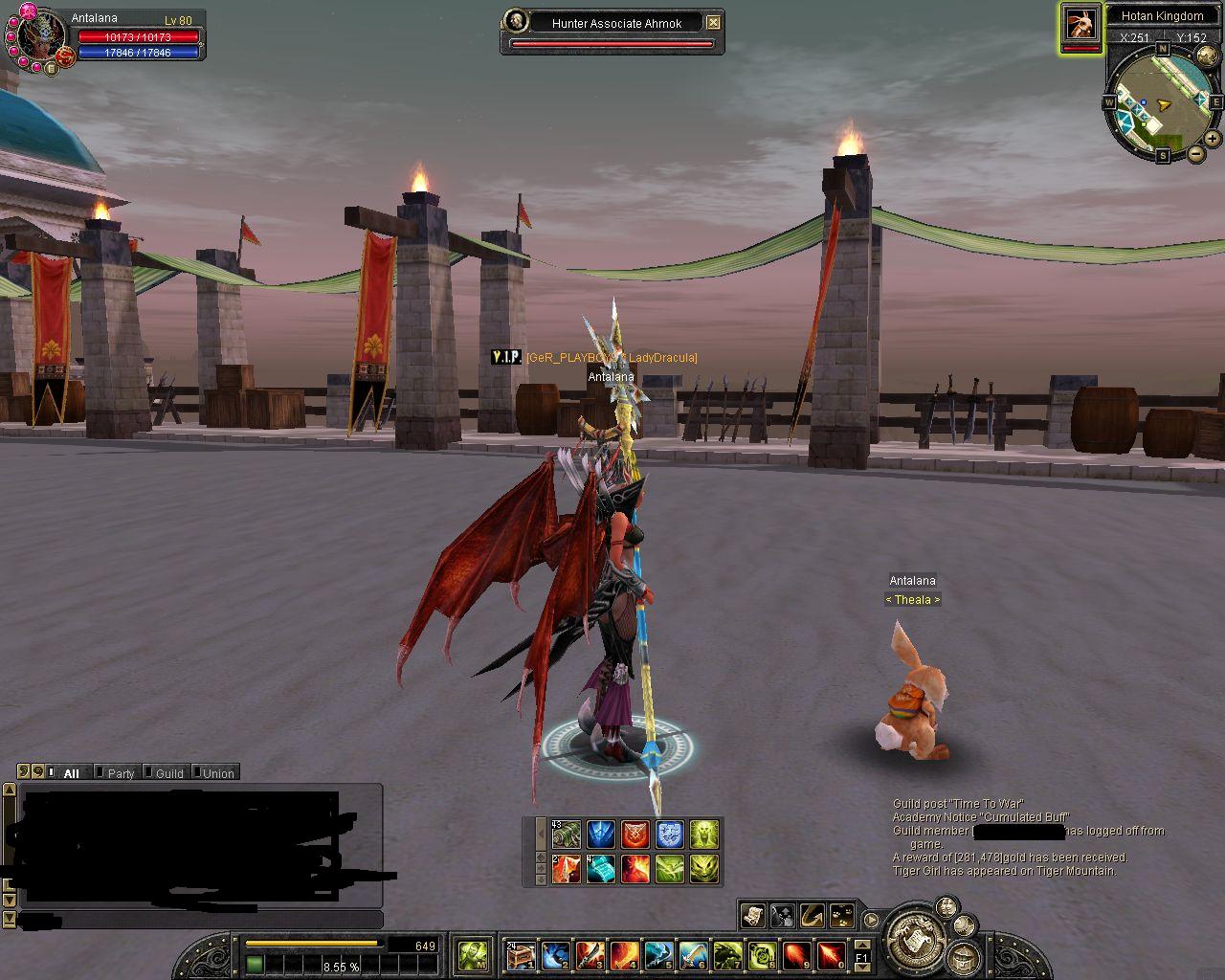
Task: Zoom out on the minimap
Action: pos(1196,153)
